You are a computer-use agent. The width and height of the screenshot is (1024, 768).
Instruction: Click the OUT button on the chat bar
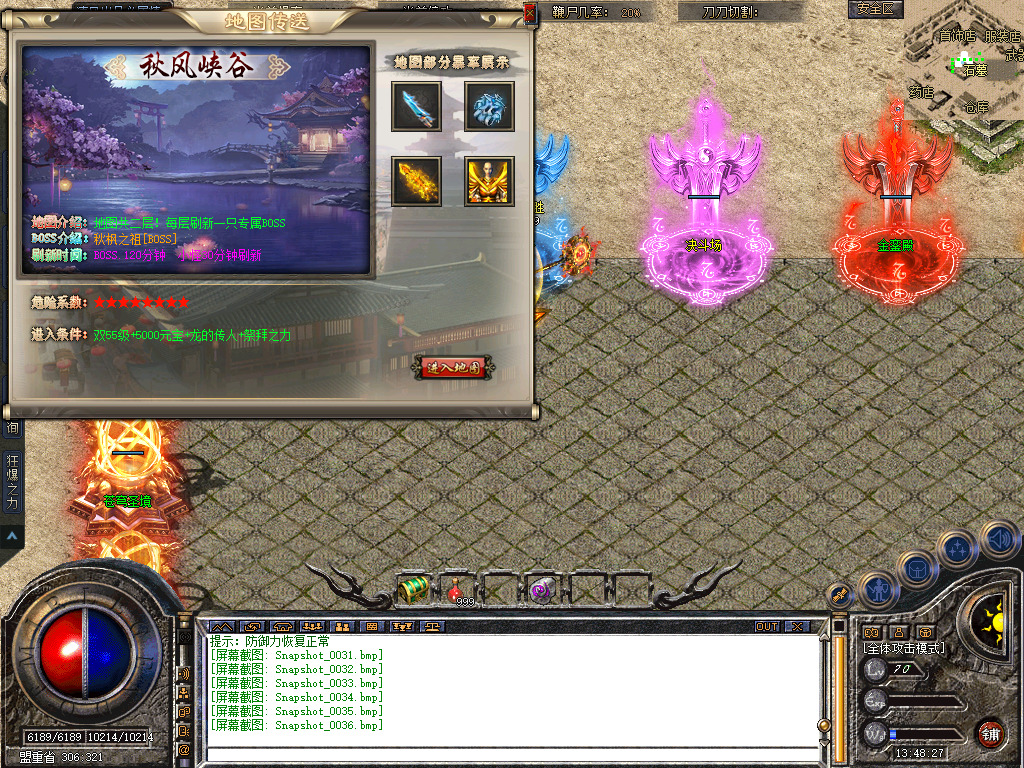[767, 627]
